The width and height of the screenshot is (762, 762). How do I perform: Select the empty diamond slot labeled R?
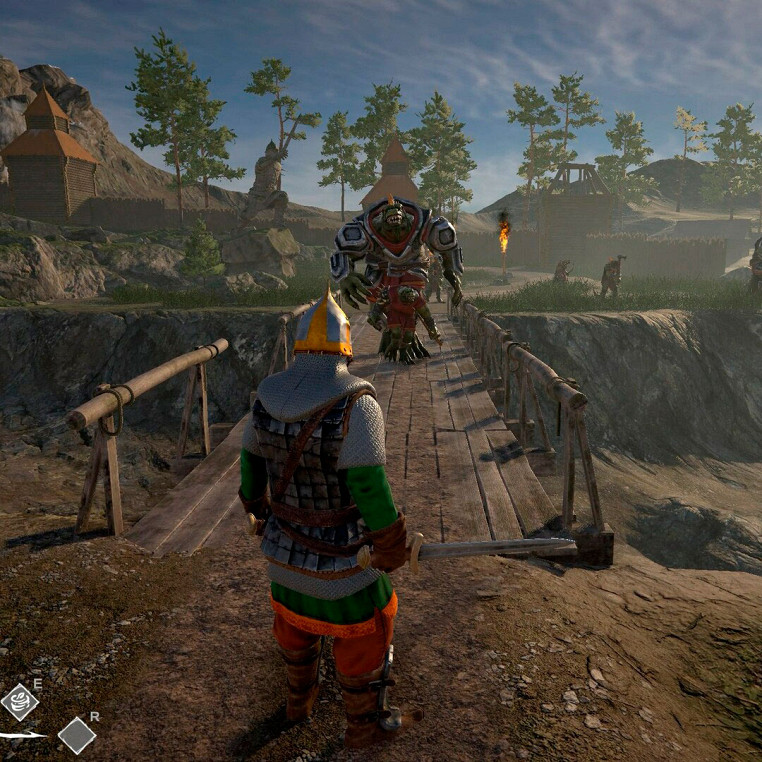77,735
